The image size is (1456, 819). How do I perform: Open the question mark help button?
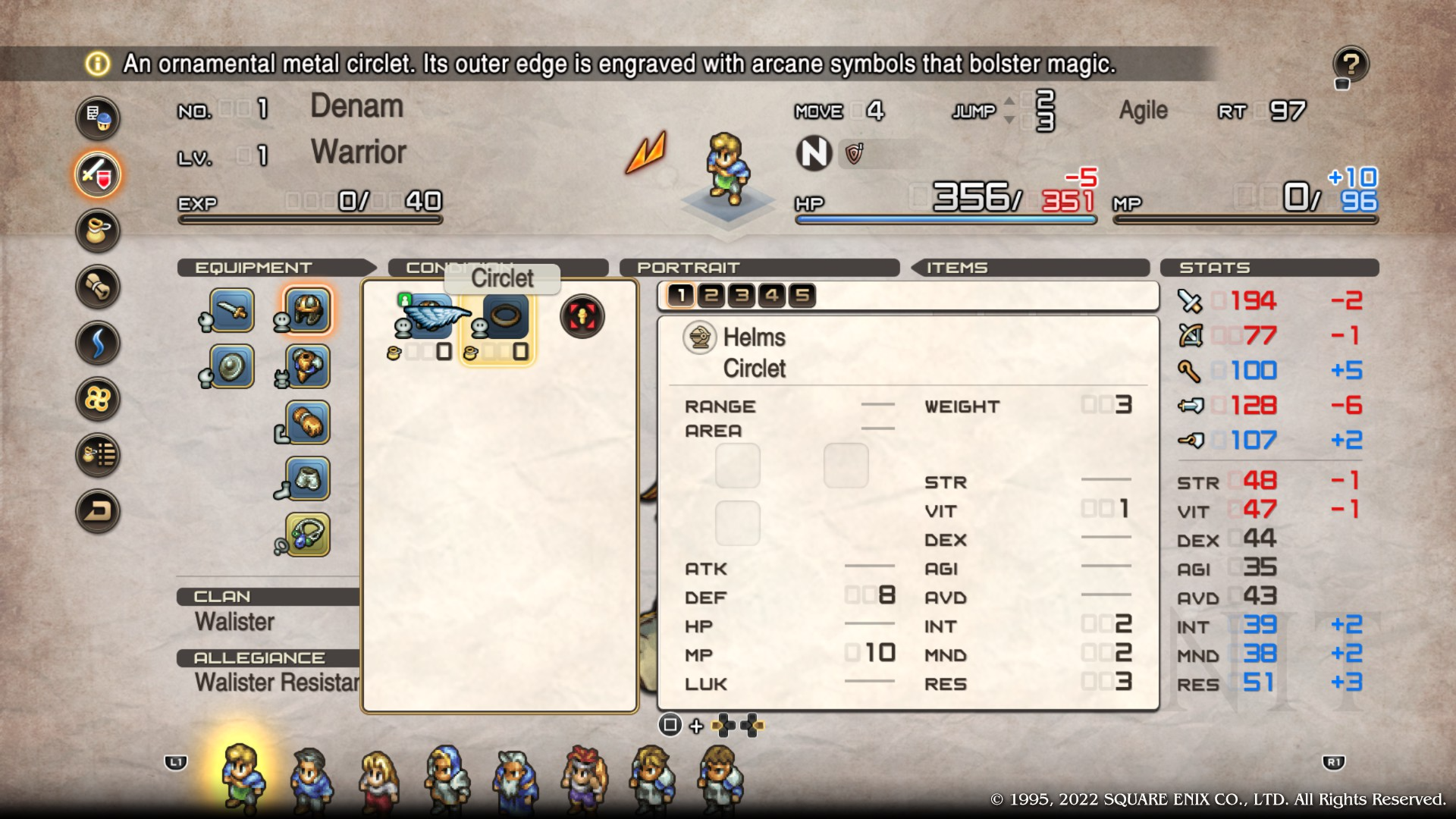(x=1351, y=64)
